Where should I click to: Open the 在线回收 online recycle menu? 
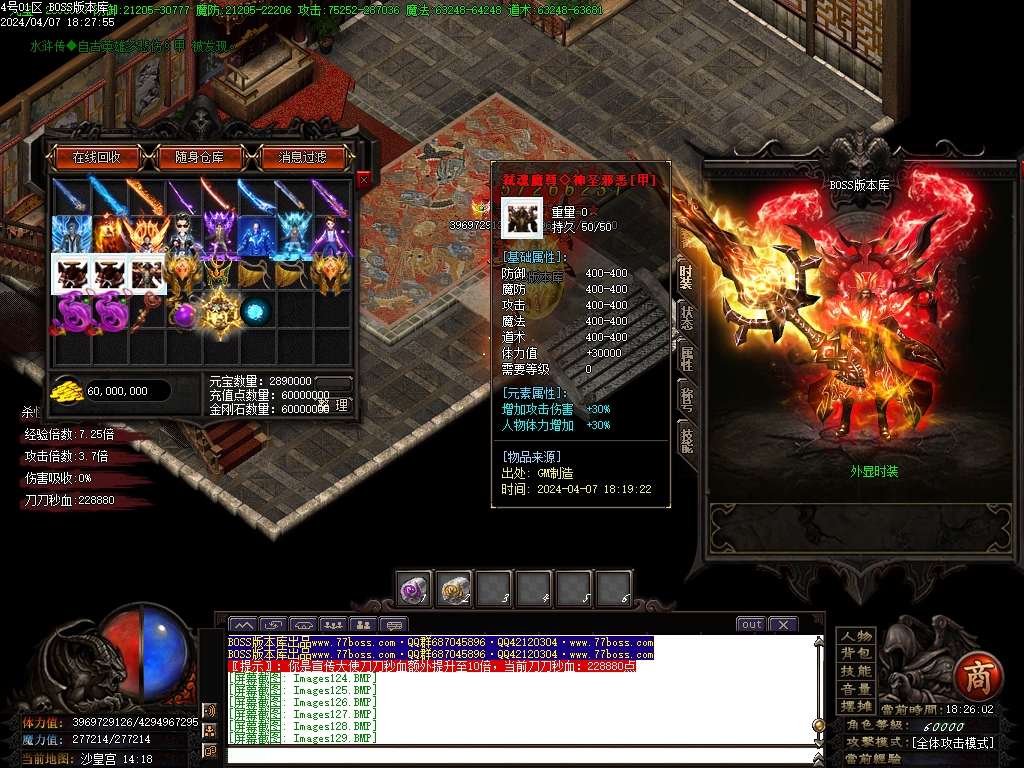tap(96, 157)
